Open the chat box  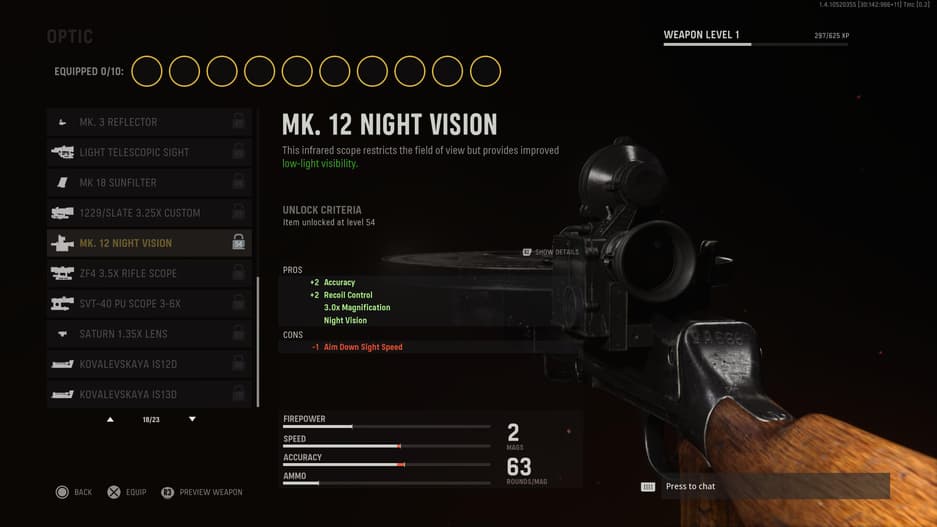click(x=766, y=486)
